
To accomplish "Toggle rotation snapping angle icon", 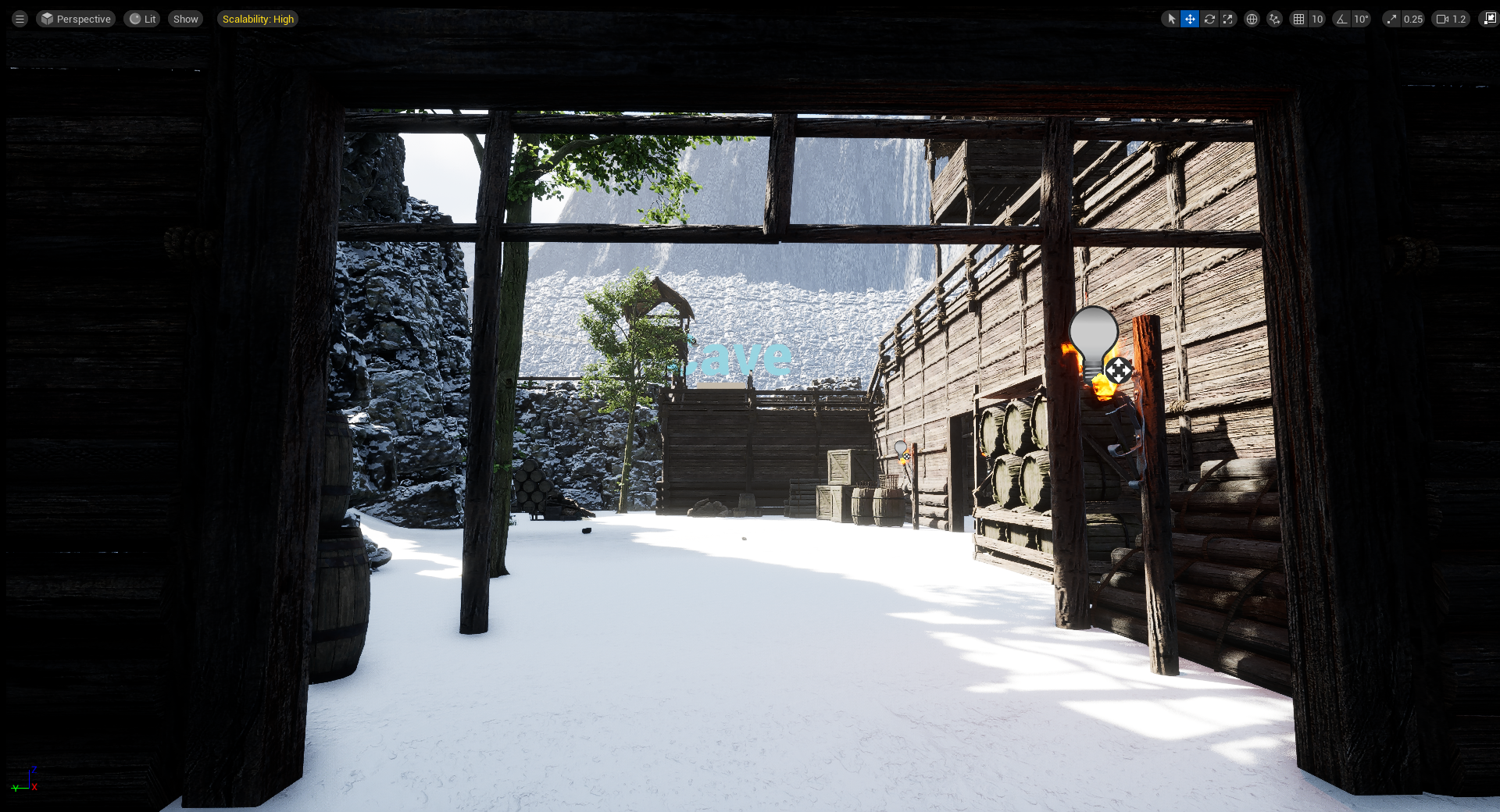I will (1341, 19).
